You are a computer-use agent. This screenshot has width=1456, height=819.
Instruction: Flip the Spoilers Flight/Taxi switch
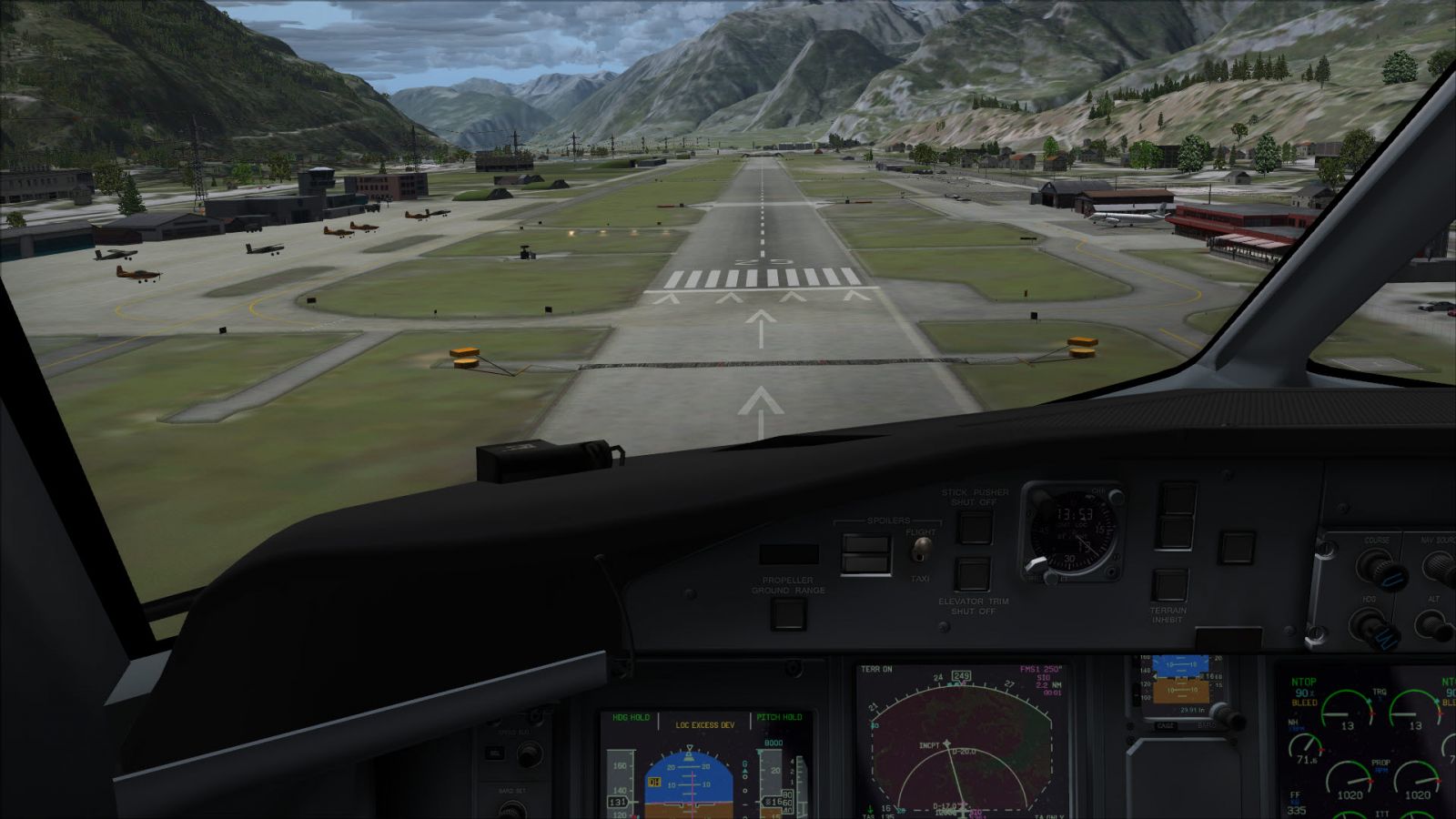click(923, 549)
